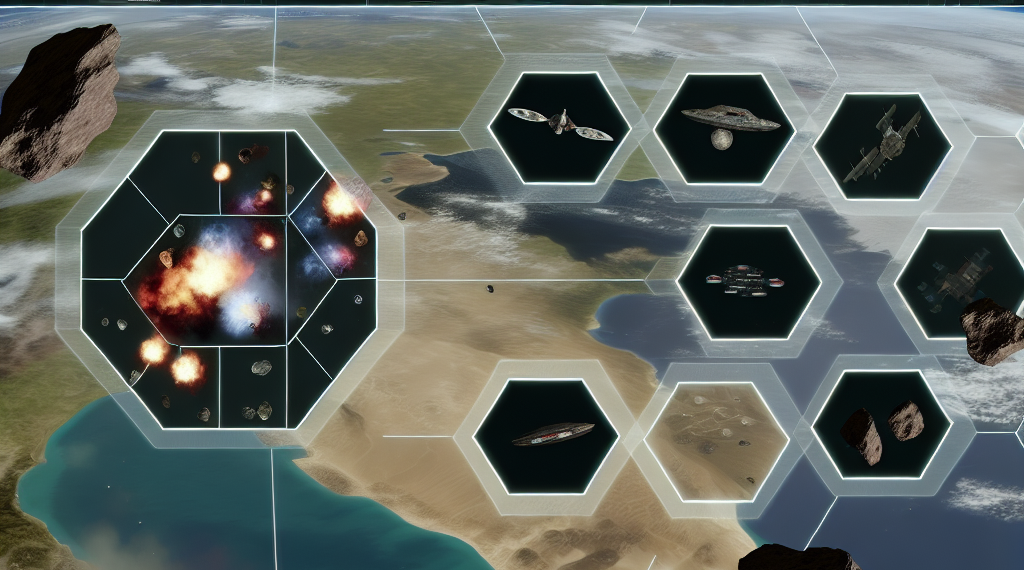The height and width of the screenshot is (570, 1024).
Task: Select the small ship fleet hex tile
Action: (x=748, y=281)
